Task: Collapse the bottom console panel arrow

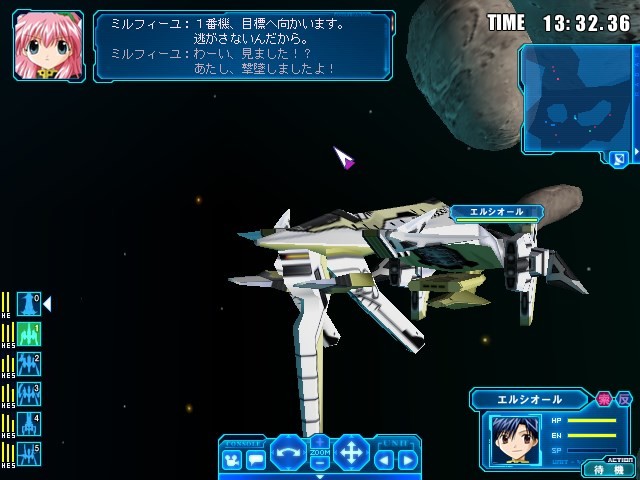Action: pos(320,476)
